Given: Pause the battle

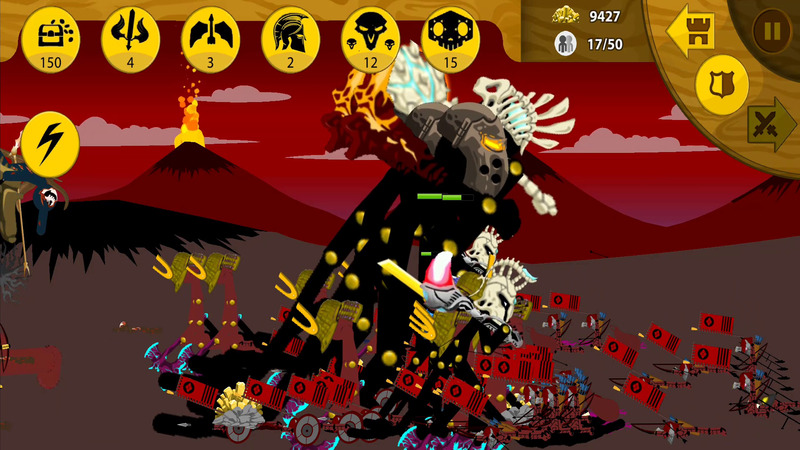Looking at the screenshot, I should [771, 30].
